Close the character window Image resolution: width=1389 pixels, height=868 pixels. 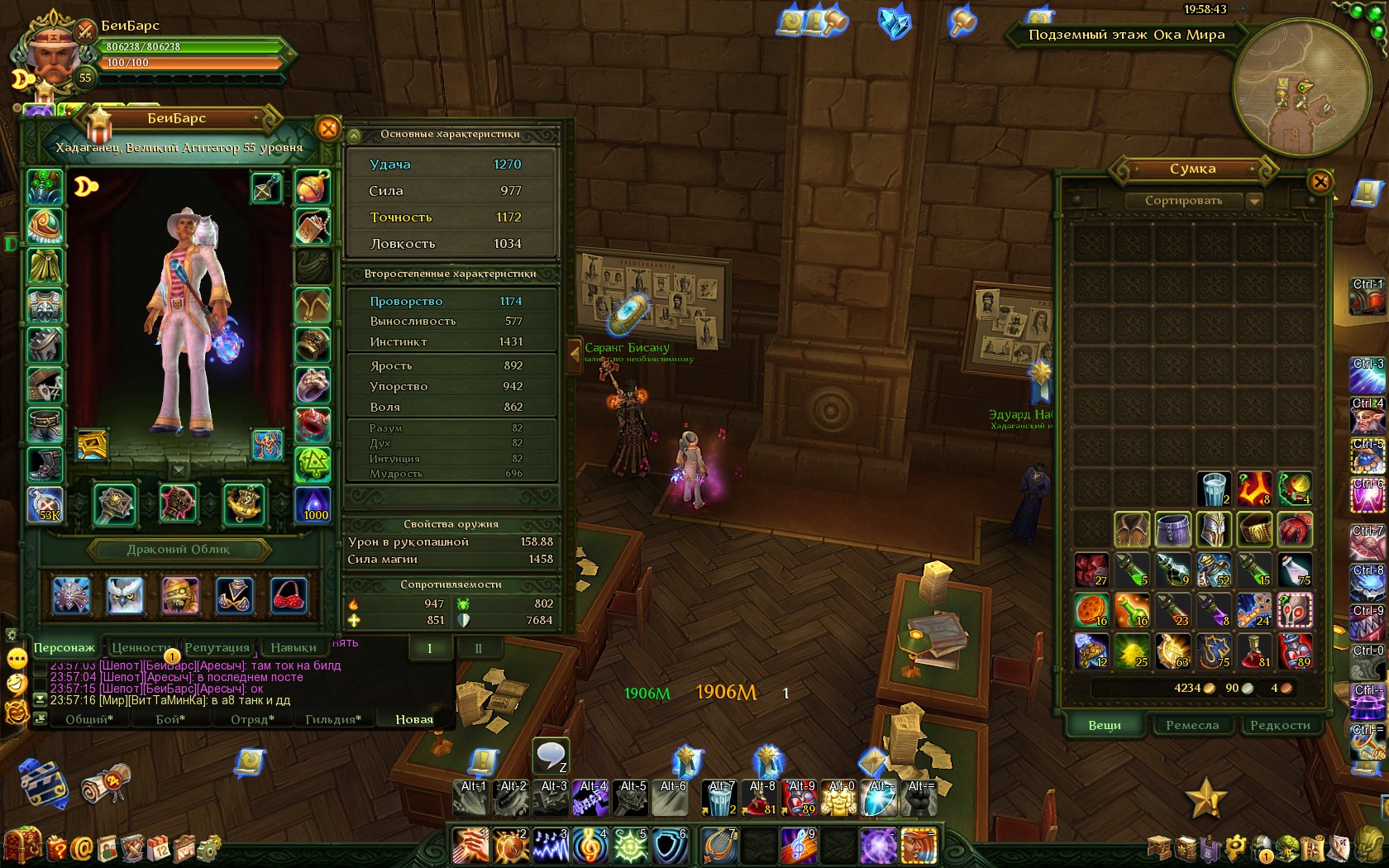click(x=328, y=128)
